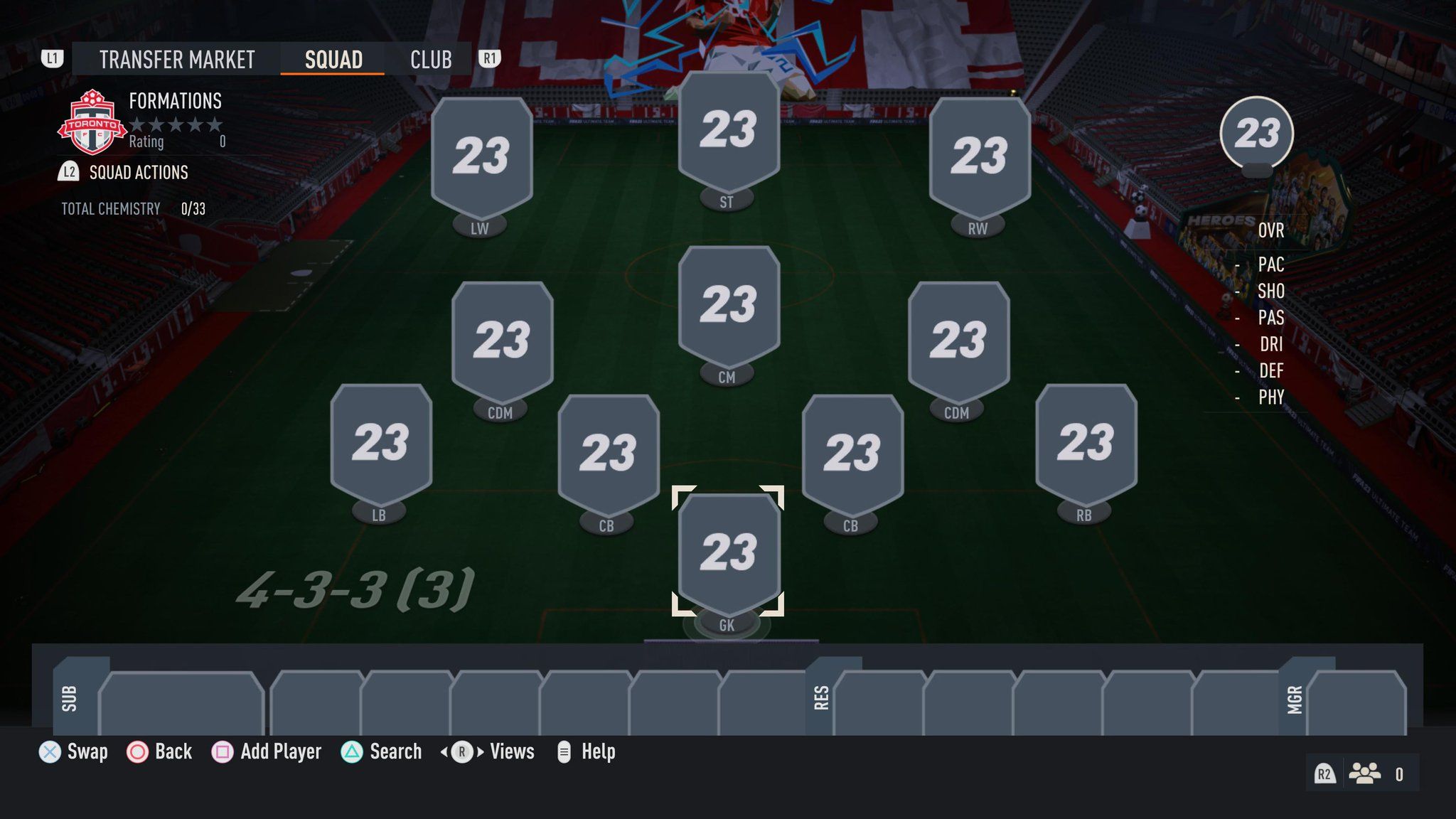This screenshot has width=1456, height=819.
Task: Open the Formations selector
Action: coord(174,101)
